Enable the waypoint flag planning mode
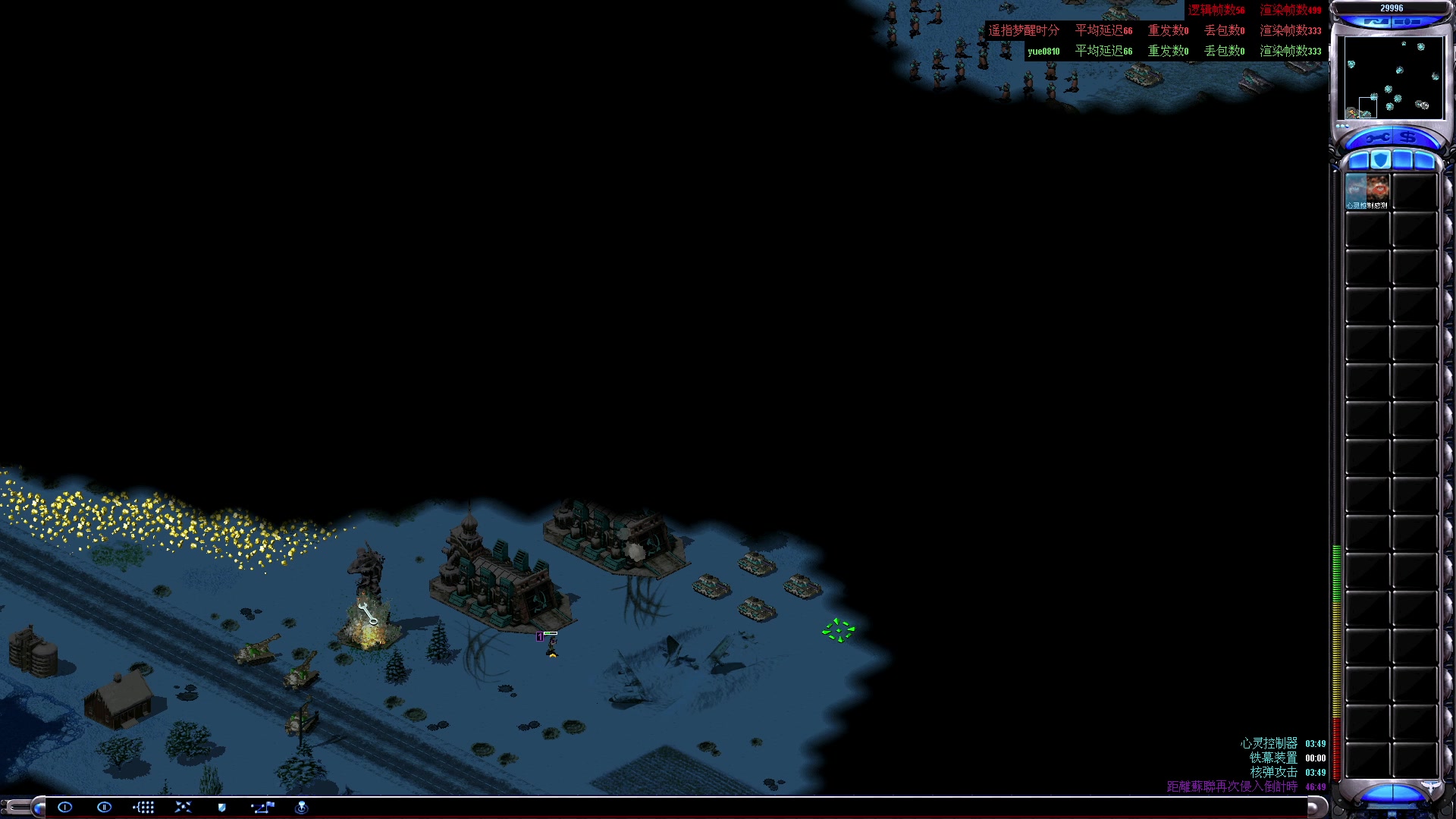This screenshot has width=1456, height=819. pyautogui.click(x=262, y=807)
